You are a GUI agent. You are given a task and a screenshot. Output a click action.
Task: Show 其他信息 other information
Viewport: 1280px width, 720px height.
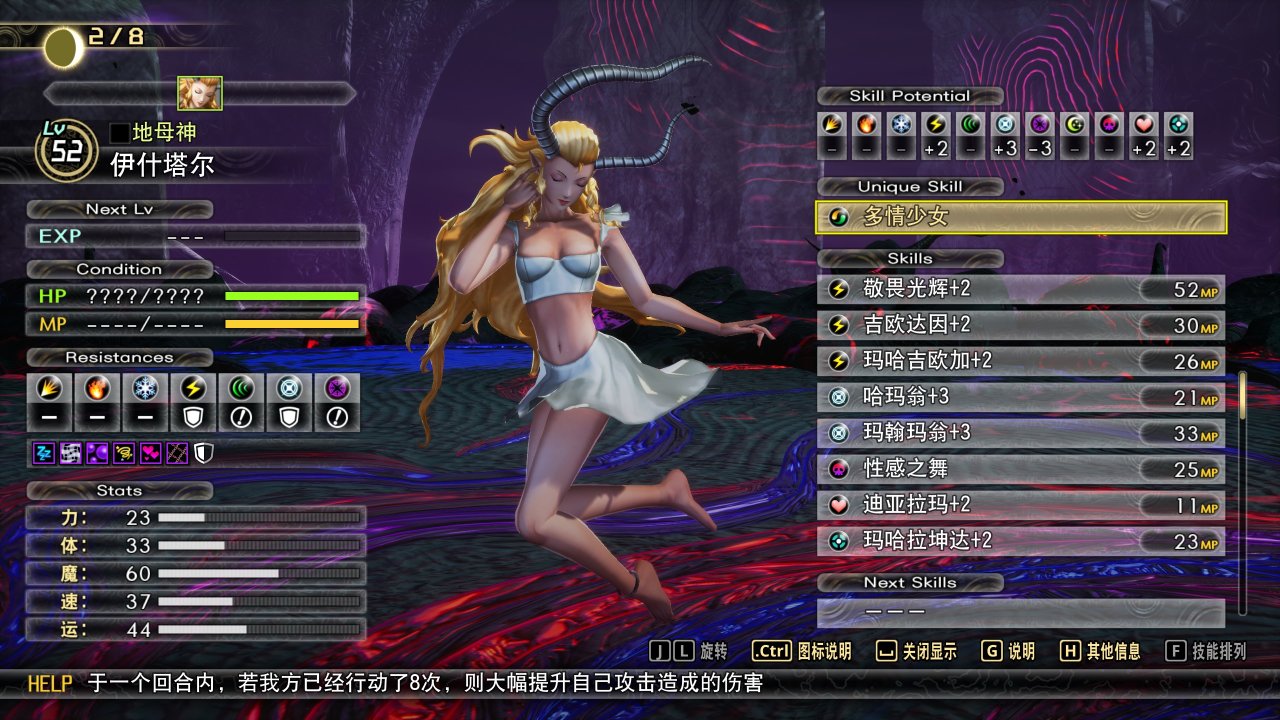point(1100,651)
